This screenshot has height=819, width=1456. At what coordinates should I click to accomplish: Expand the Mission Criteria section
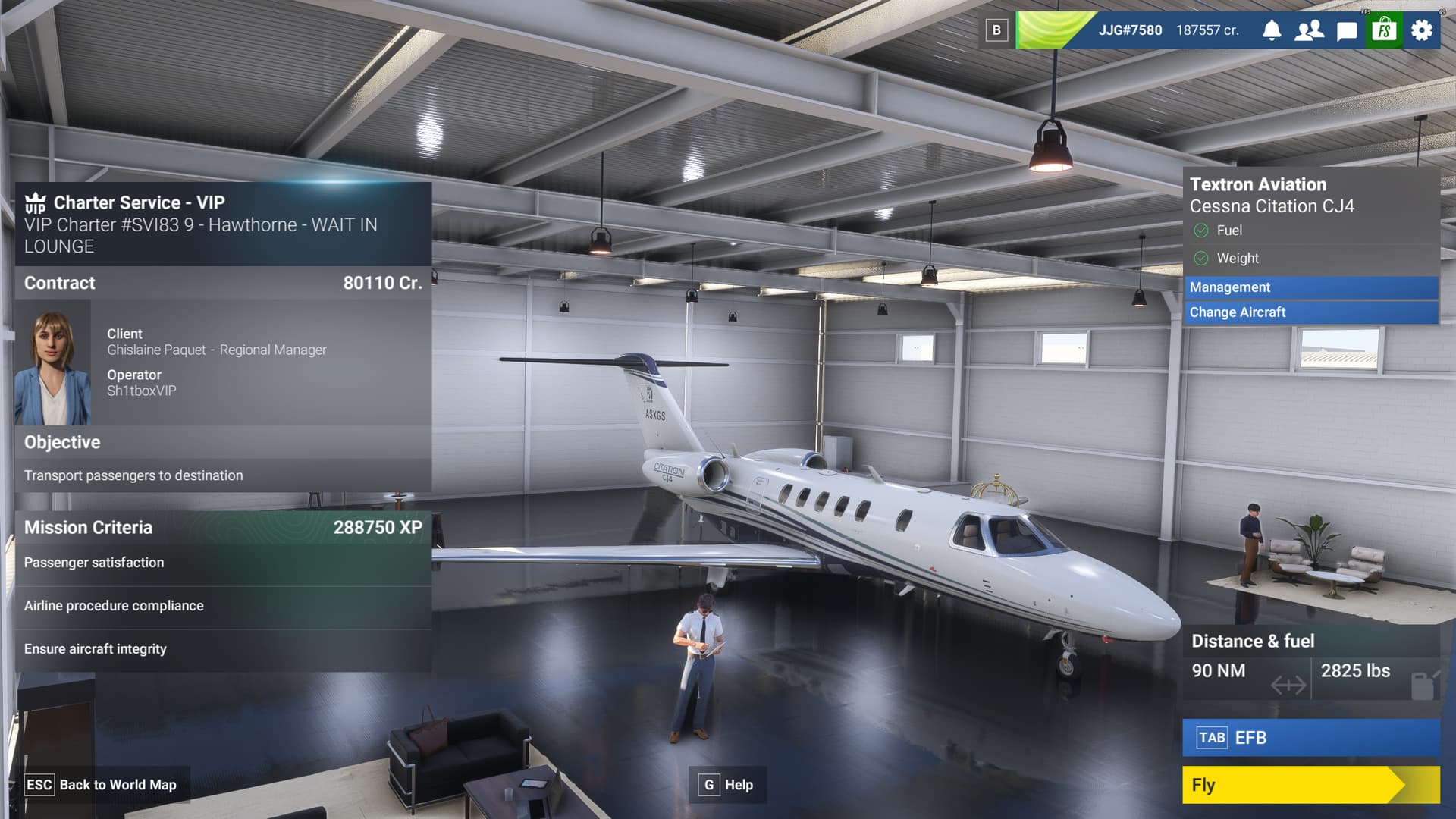pos(220,527)
